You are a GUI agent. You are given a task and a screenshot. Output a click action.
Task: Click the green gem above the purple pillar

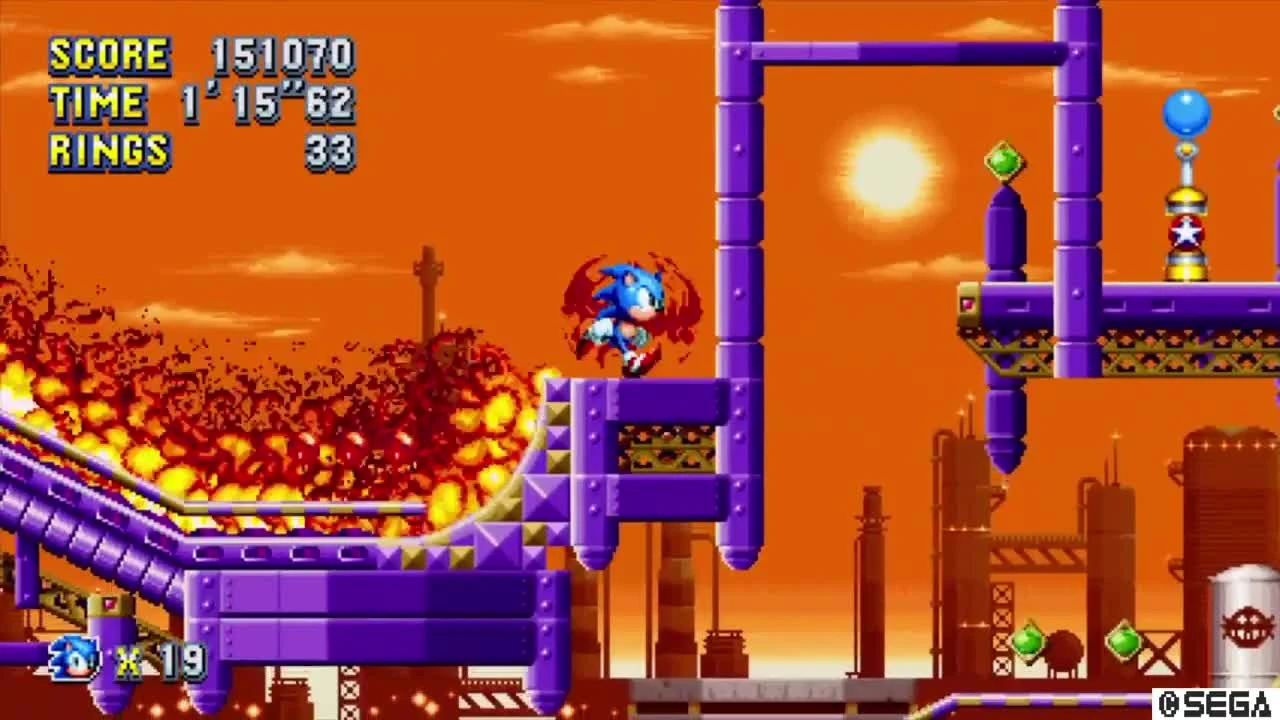pos(1003,160)
